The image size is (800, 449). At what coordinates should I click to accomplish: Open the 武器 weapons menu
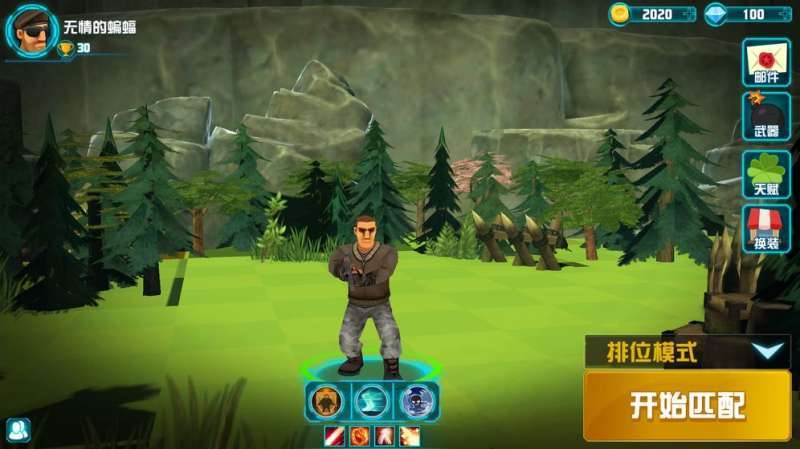tap(766, 117)
